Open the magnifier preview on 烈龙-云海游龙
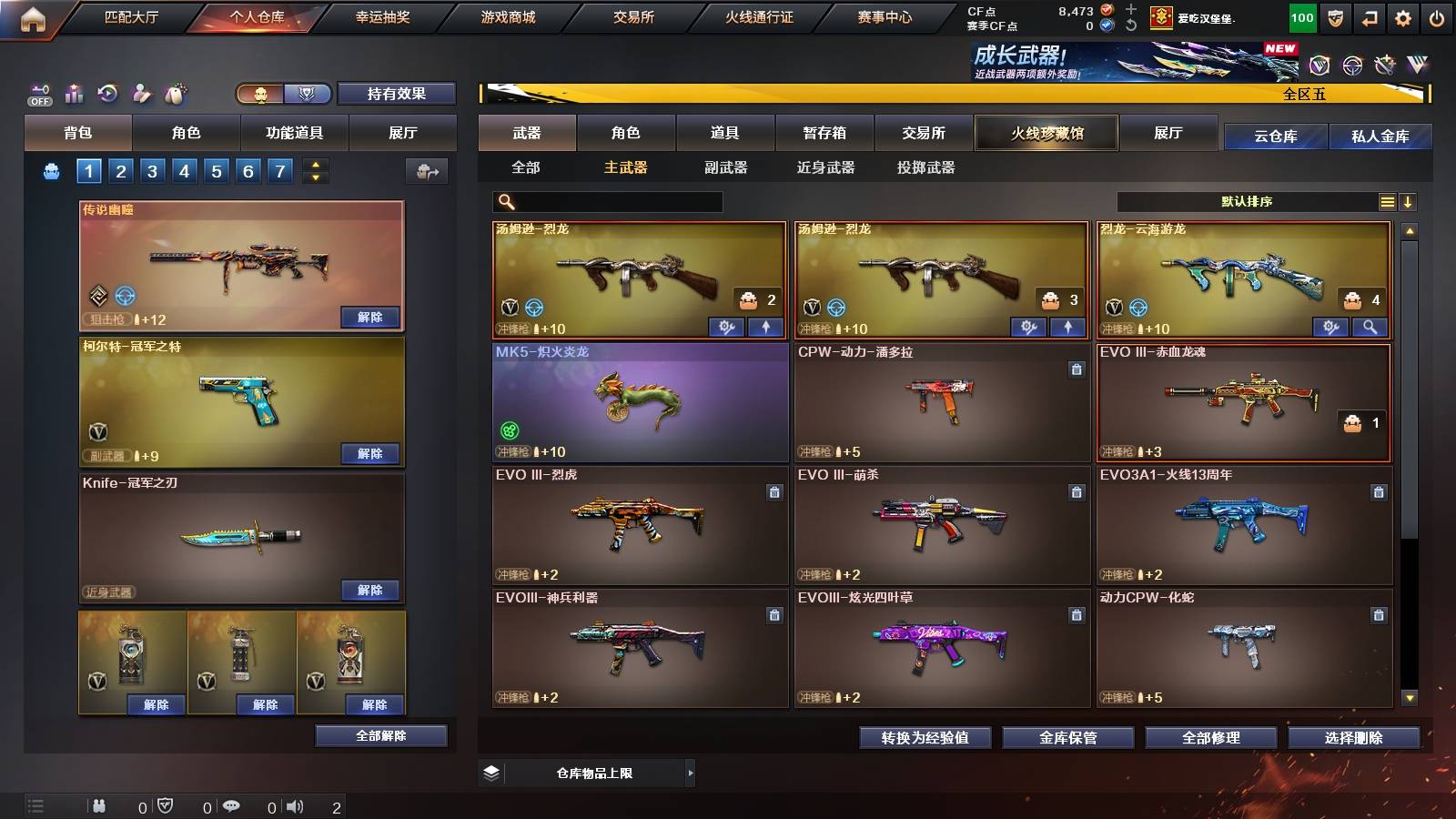This screenshot has height=819, width=1456. (1370, 326)
